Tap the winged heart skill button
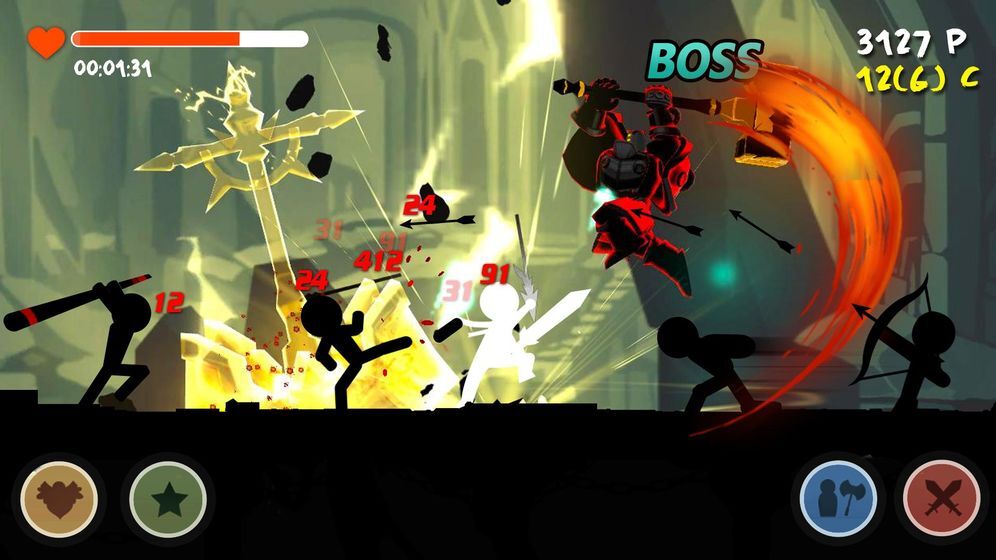Viewport: 996px width, 560px height. 60,497
